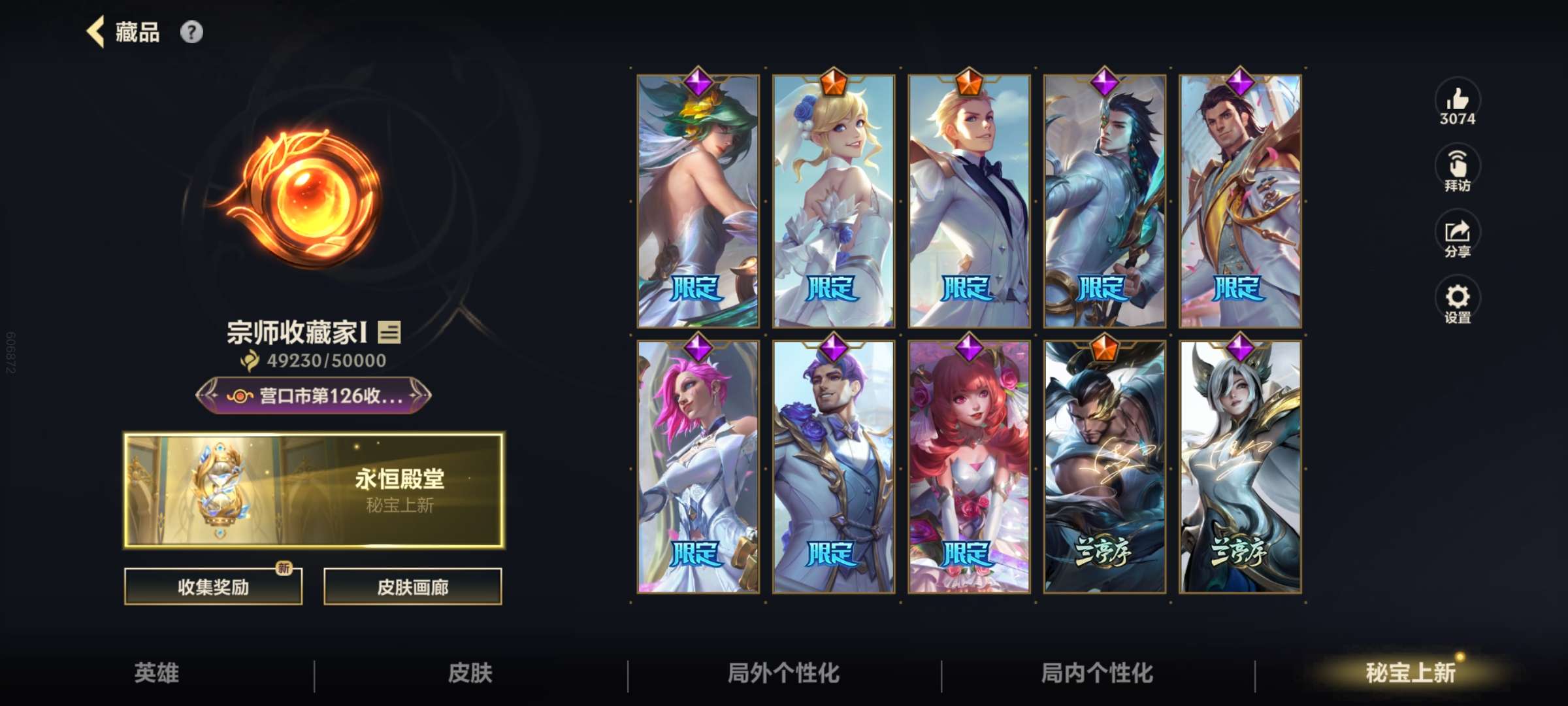Open the question mark help icon
The height and width of the screenshot is (706, 1568).
[191, 31]
